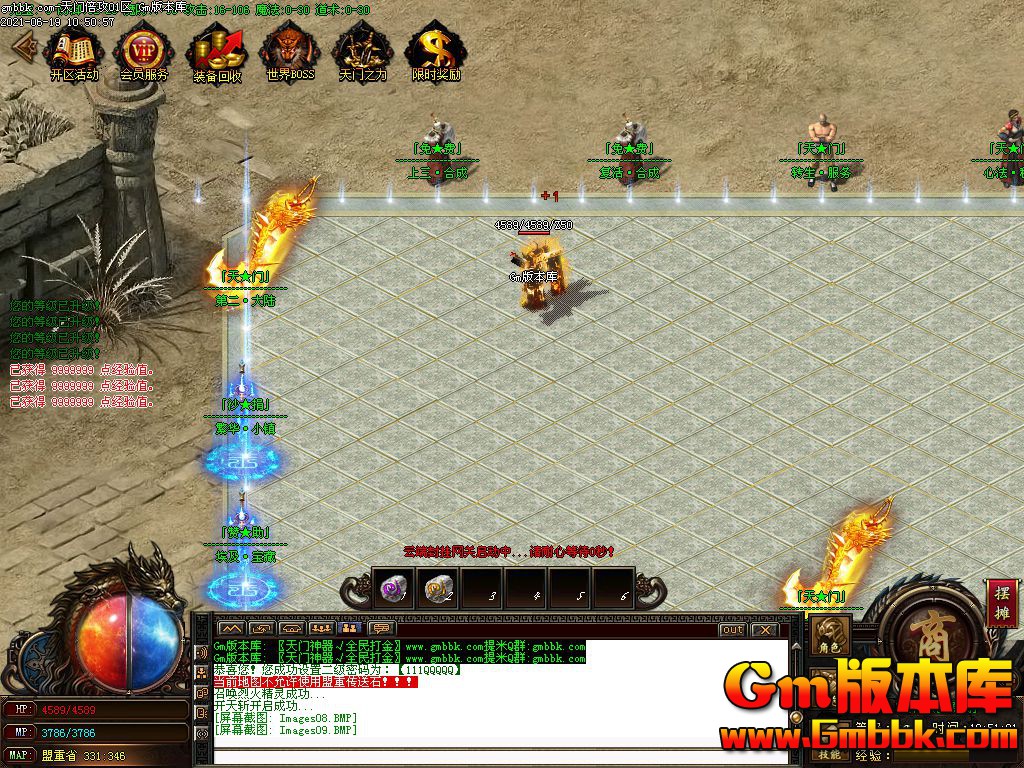The image size is (1024, 768).
Task: Select the purple item in hotbar slot 1
Action: click(393, 589)
